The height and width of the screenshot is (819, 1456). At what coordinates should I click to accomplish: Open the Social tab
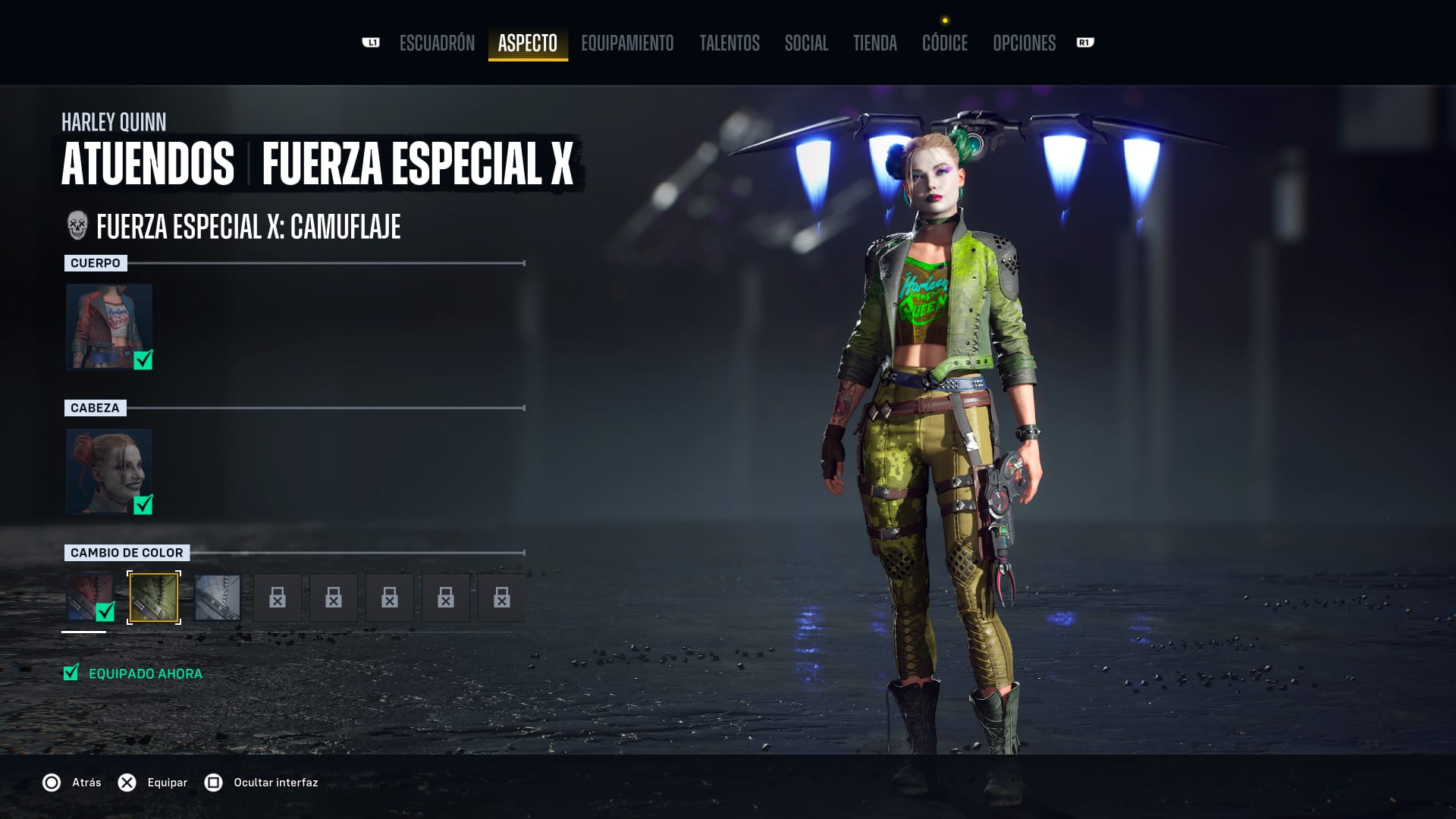pos(806,43)
